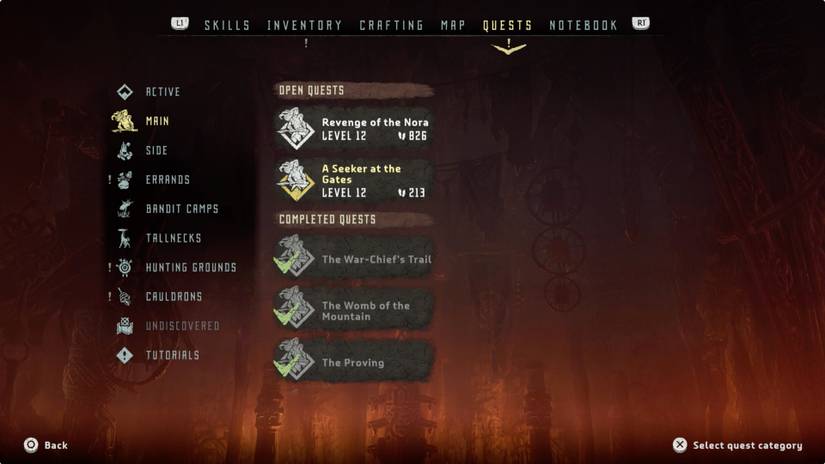
Task: Choose the Bandit Camps category
Action: 181,209
